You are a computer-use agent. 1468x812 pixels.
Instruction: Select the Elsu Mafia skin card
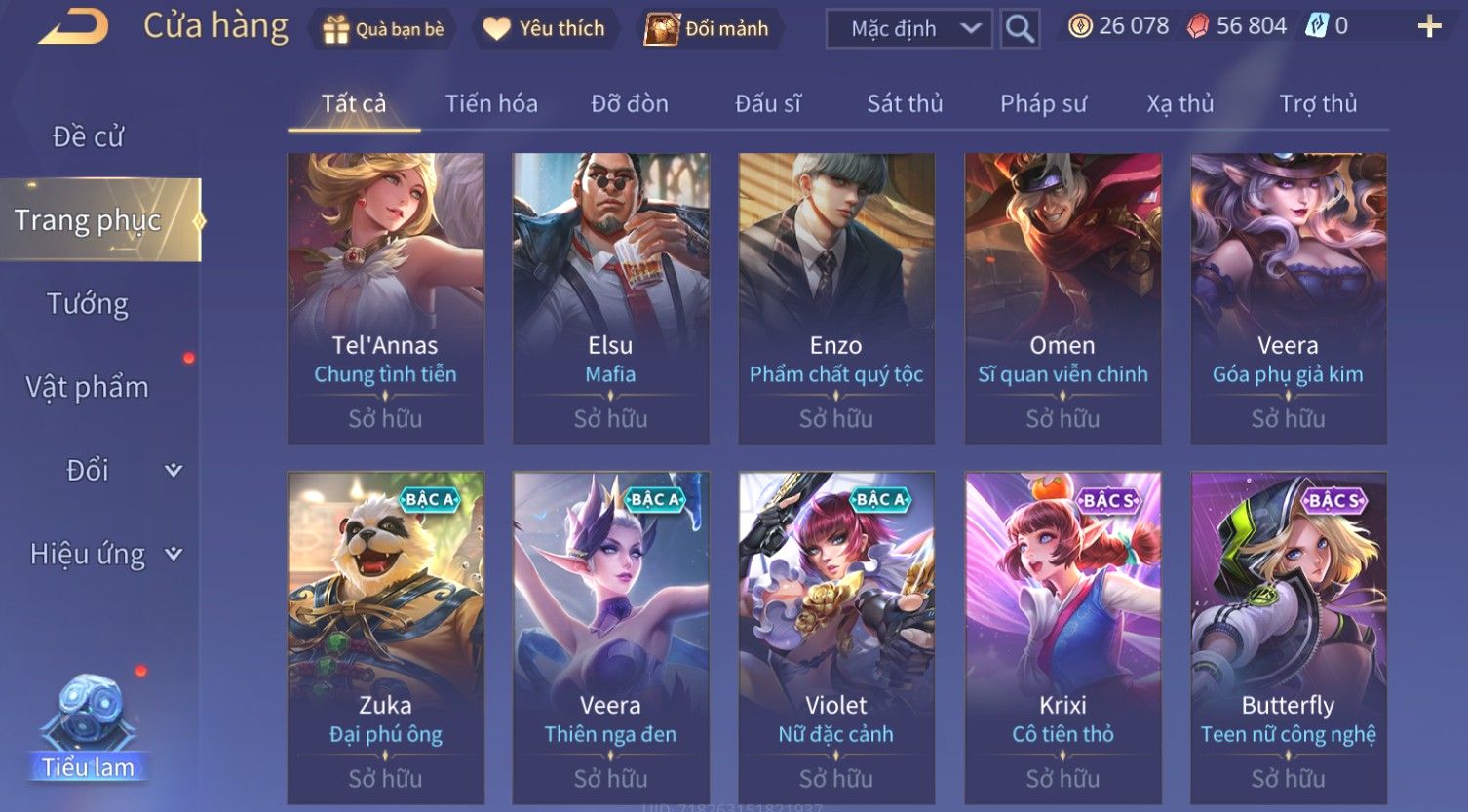point(610,297)
